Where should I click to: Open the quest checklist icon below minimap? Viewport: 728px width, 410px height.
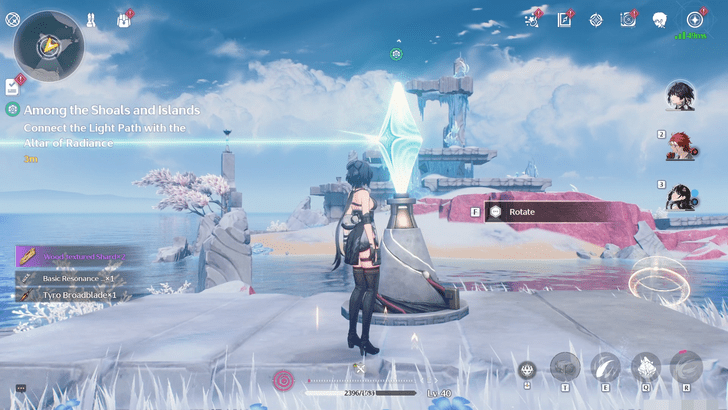(12, 86)
